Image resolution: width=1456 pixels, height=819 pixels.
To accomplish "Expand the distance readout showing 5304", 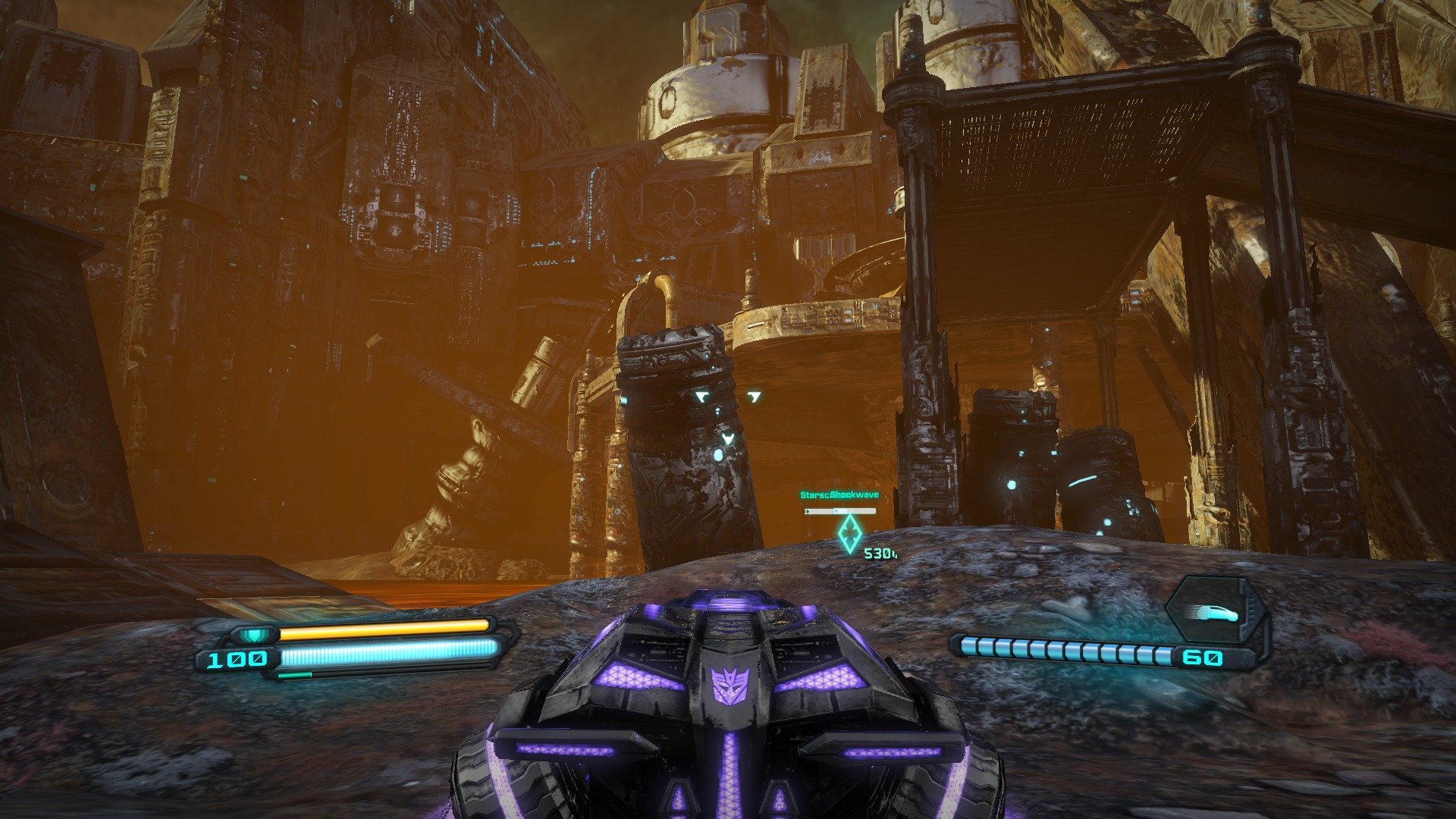I will pos(881,553).
